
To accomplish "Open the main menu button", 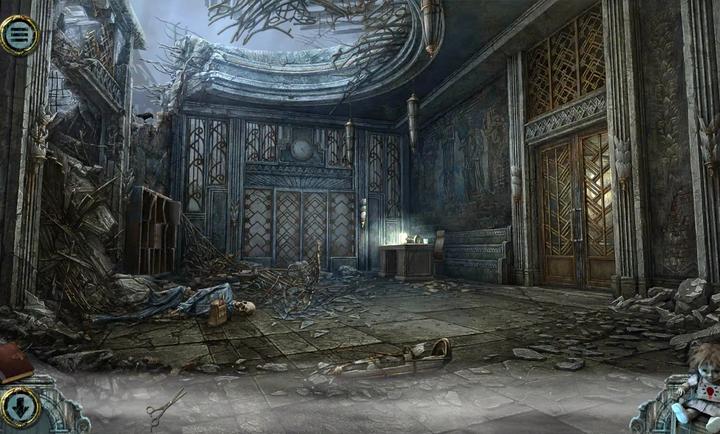I will tap(18, 35).
